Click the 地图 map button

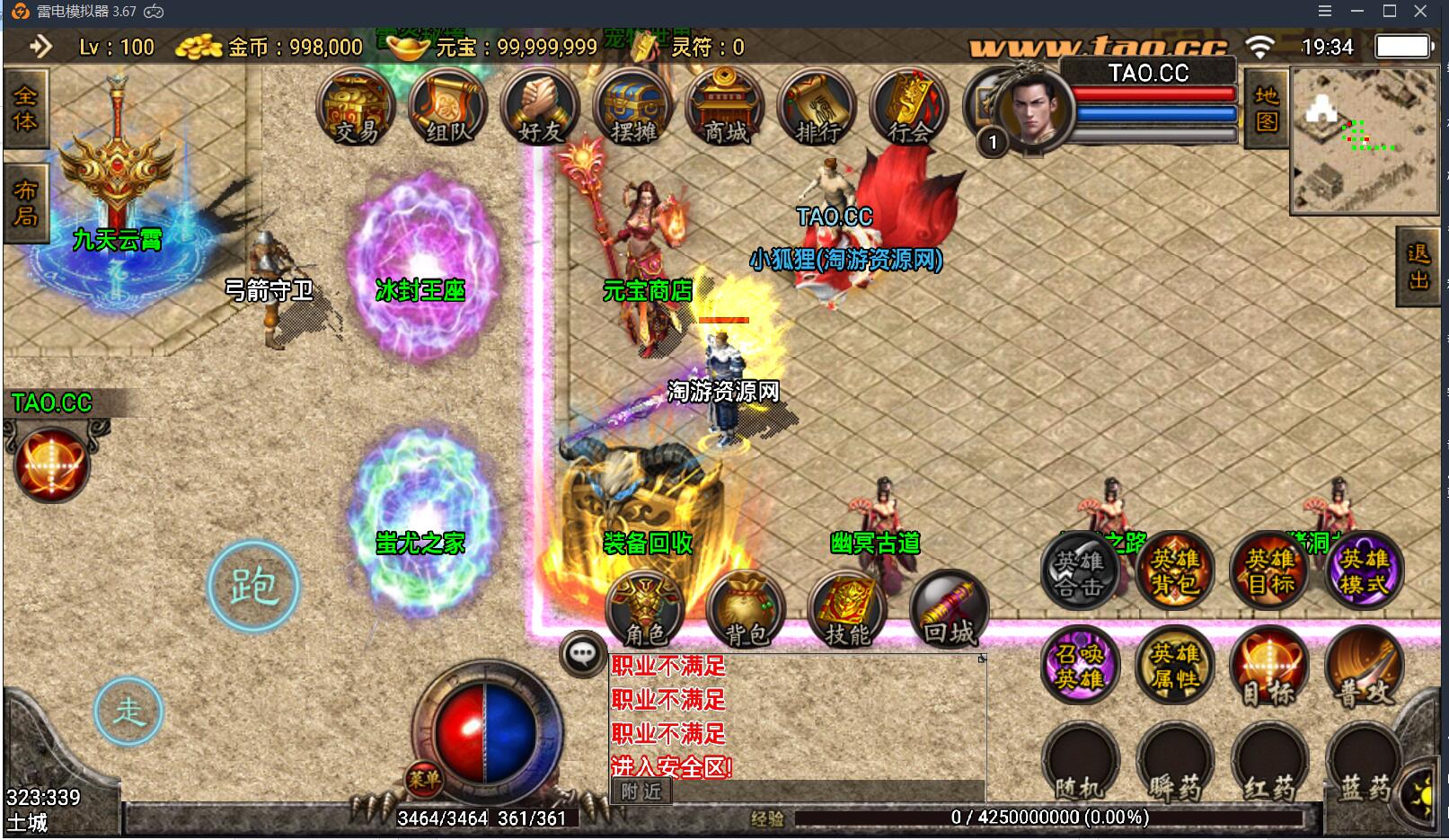point(1267,108)
